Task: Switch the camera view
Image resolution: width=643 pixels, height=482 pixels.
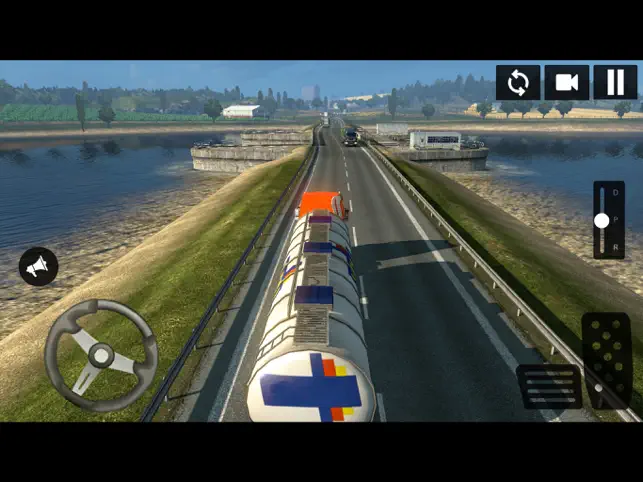Action: coord(567,82)
